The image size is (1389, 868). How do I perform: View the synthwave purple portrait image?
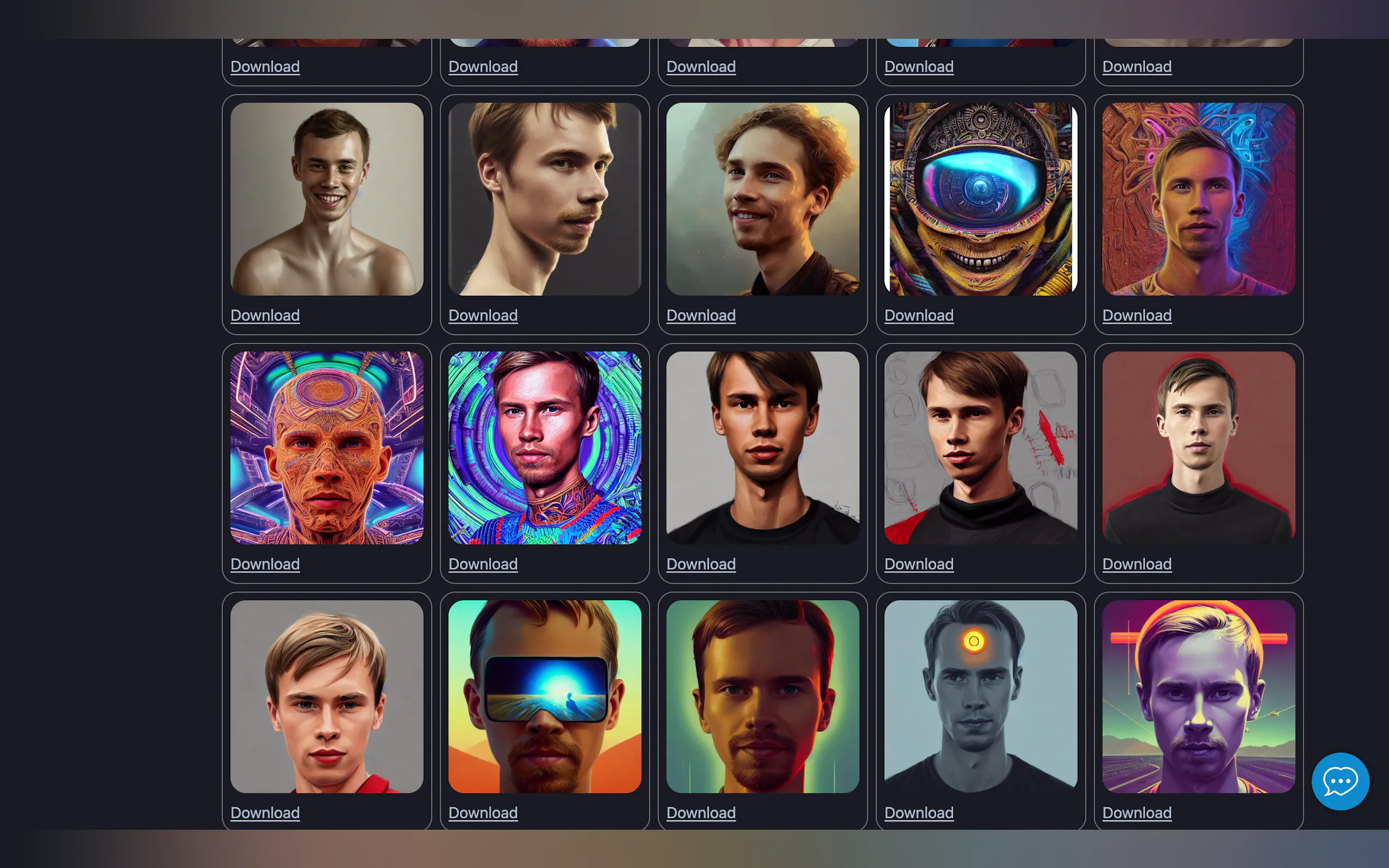(1198, 697)
